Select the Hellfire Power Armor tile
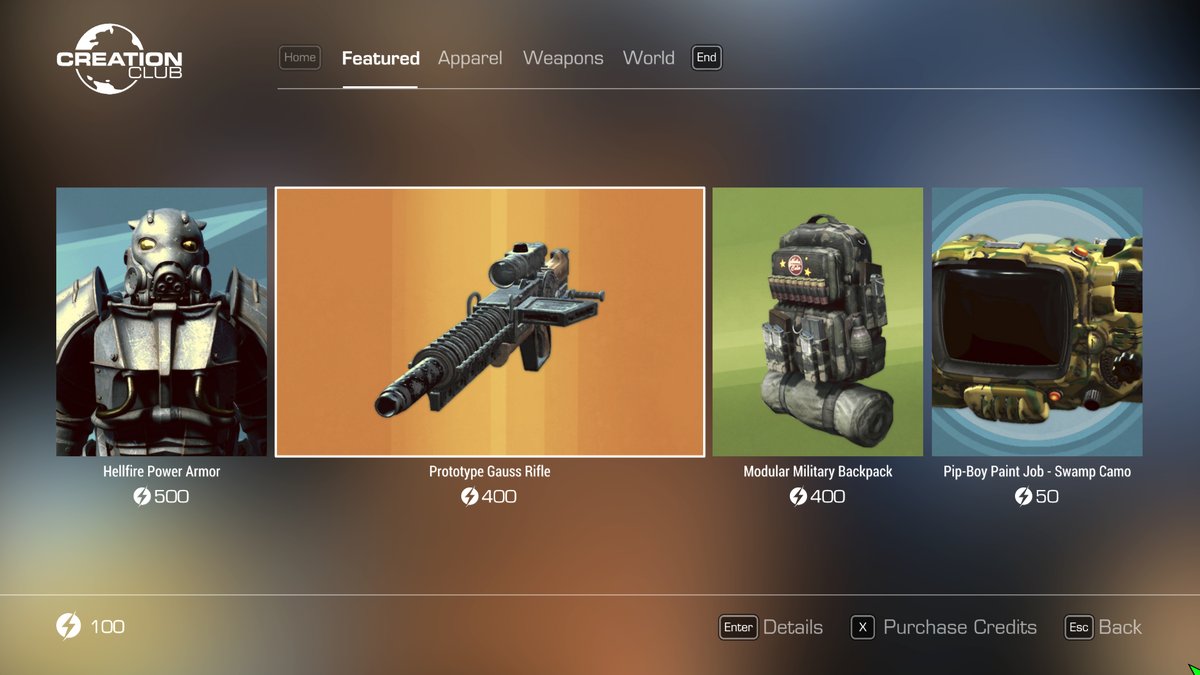1200x675 pixels. coord(161,322)
